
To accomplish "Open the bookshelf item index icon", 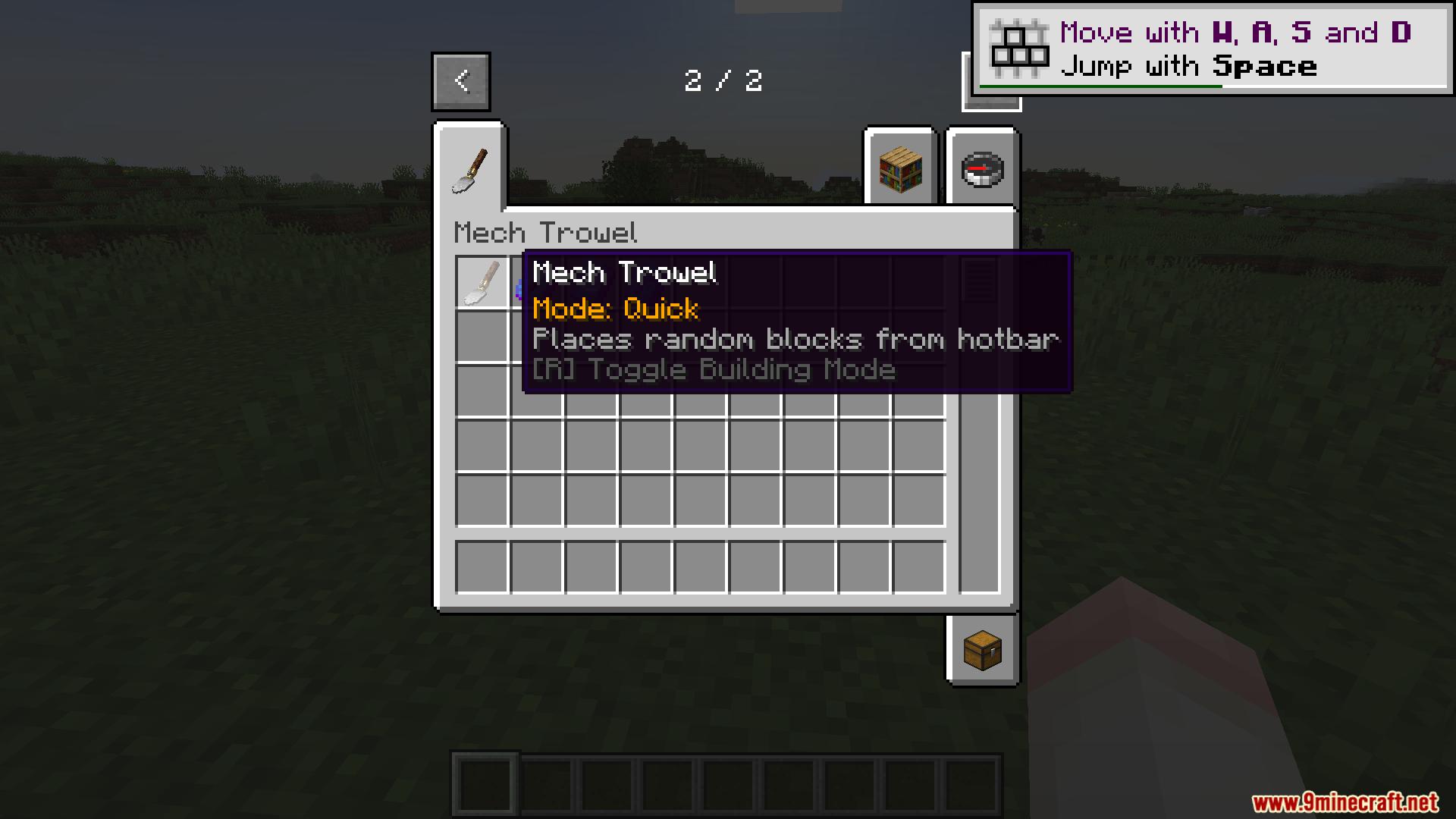I will click(x=899, y=169).
